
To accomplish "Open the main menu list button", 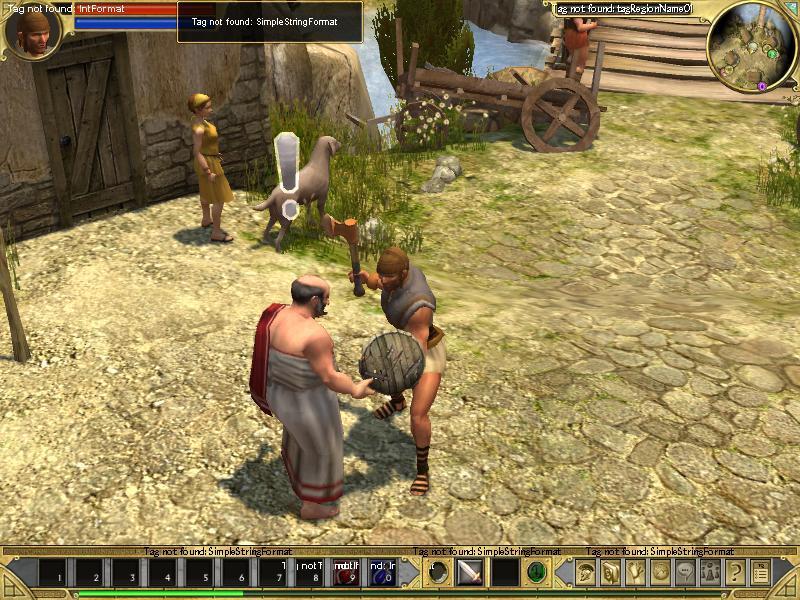I will [761, 573].
